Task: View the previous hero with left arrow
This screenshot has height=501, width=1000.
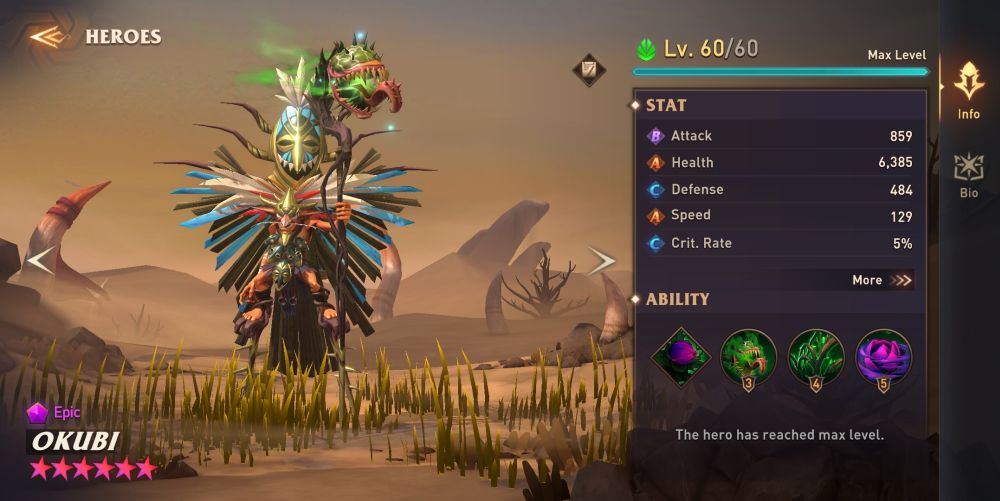Action: [40, 261]
